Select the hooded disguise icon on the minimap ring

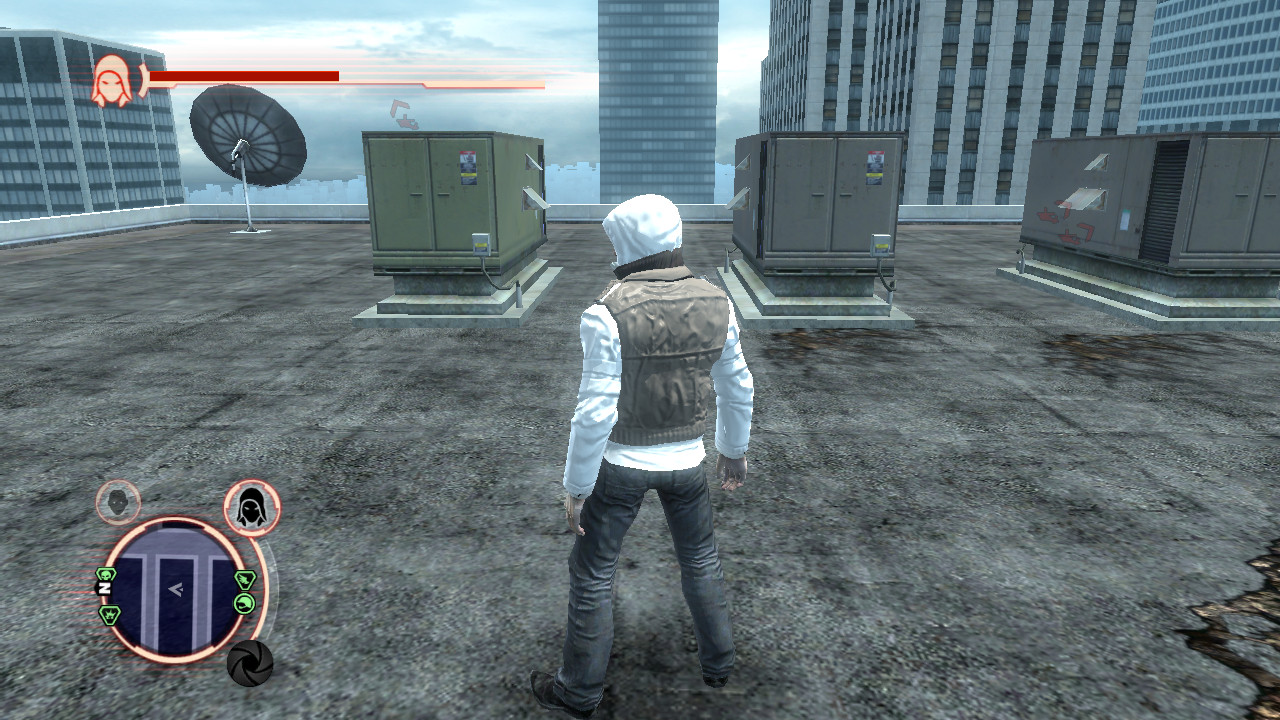click(251, 507)
